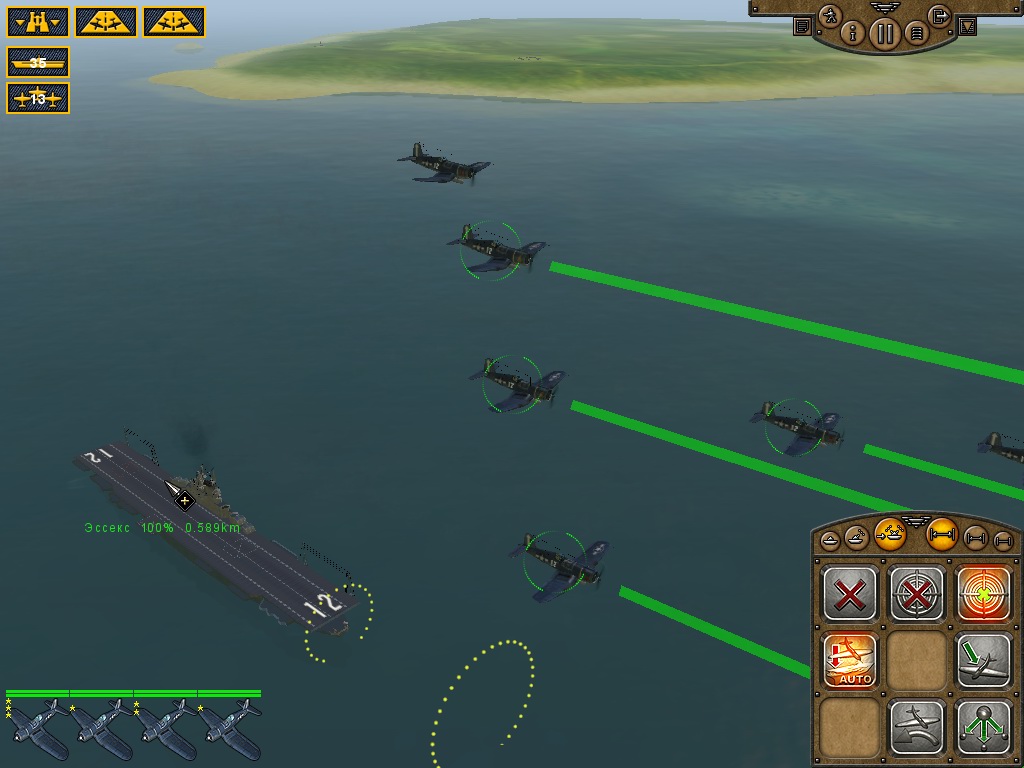This screenshot has height=768, width=1024.
Task: Toggle the AUTO carrier landing command
Action: (x=850, y=661)
